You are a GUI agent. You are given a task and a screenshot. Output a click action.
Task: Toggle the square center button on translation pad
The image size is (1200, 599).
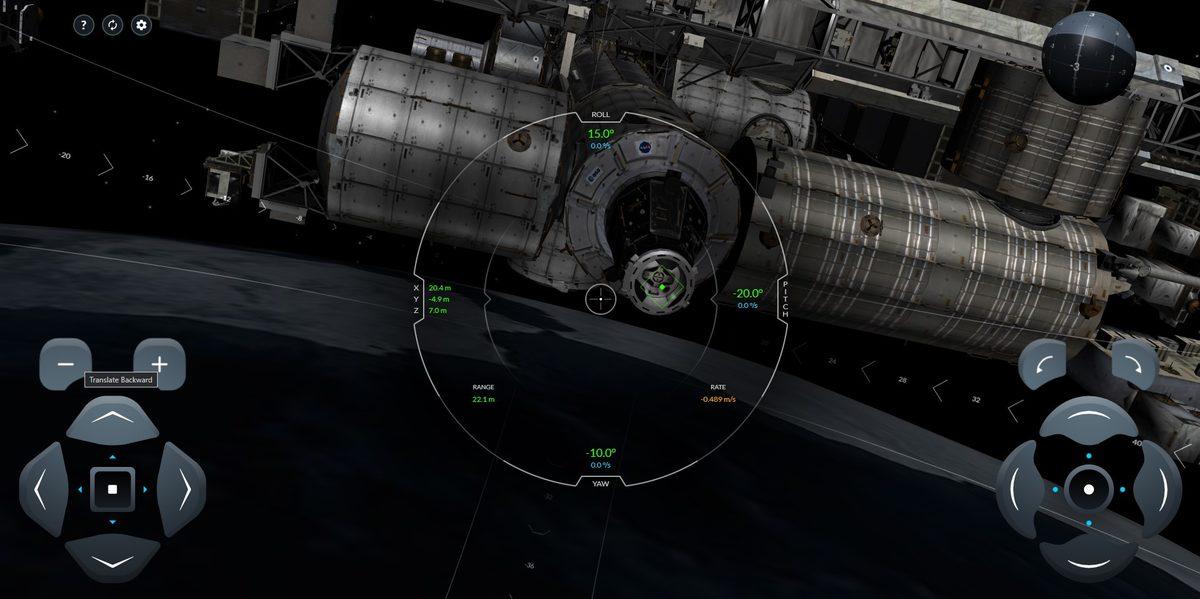pyautogui.click(x=112, y=489)
